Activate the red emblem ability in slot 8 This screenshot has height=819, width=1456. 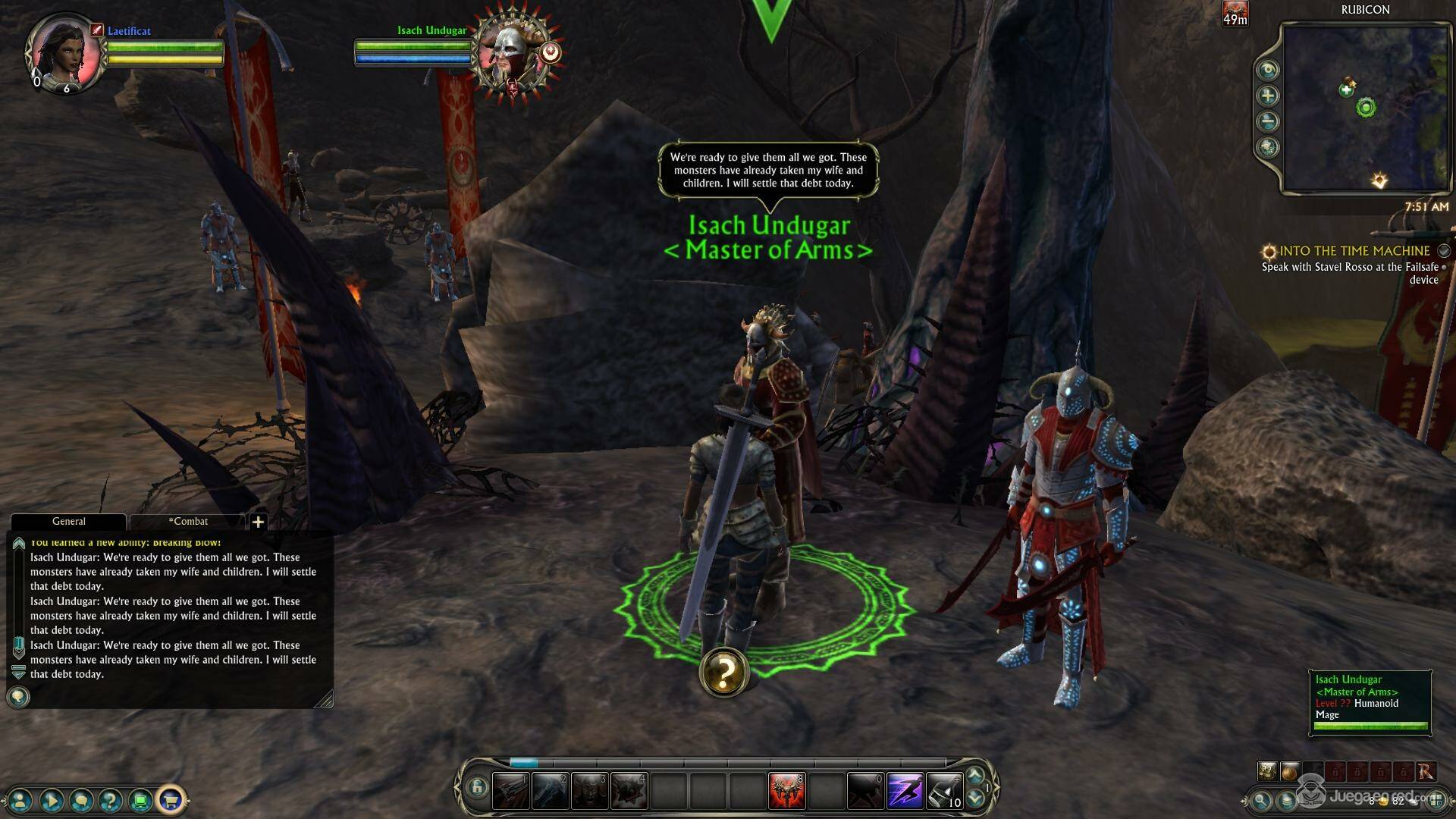point(786,791)
